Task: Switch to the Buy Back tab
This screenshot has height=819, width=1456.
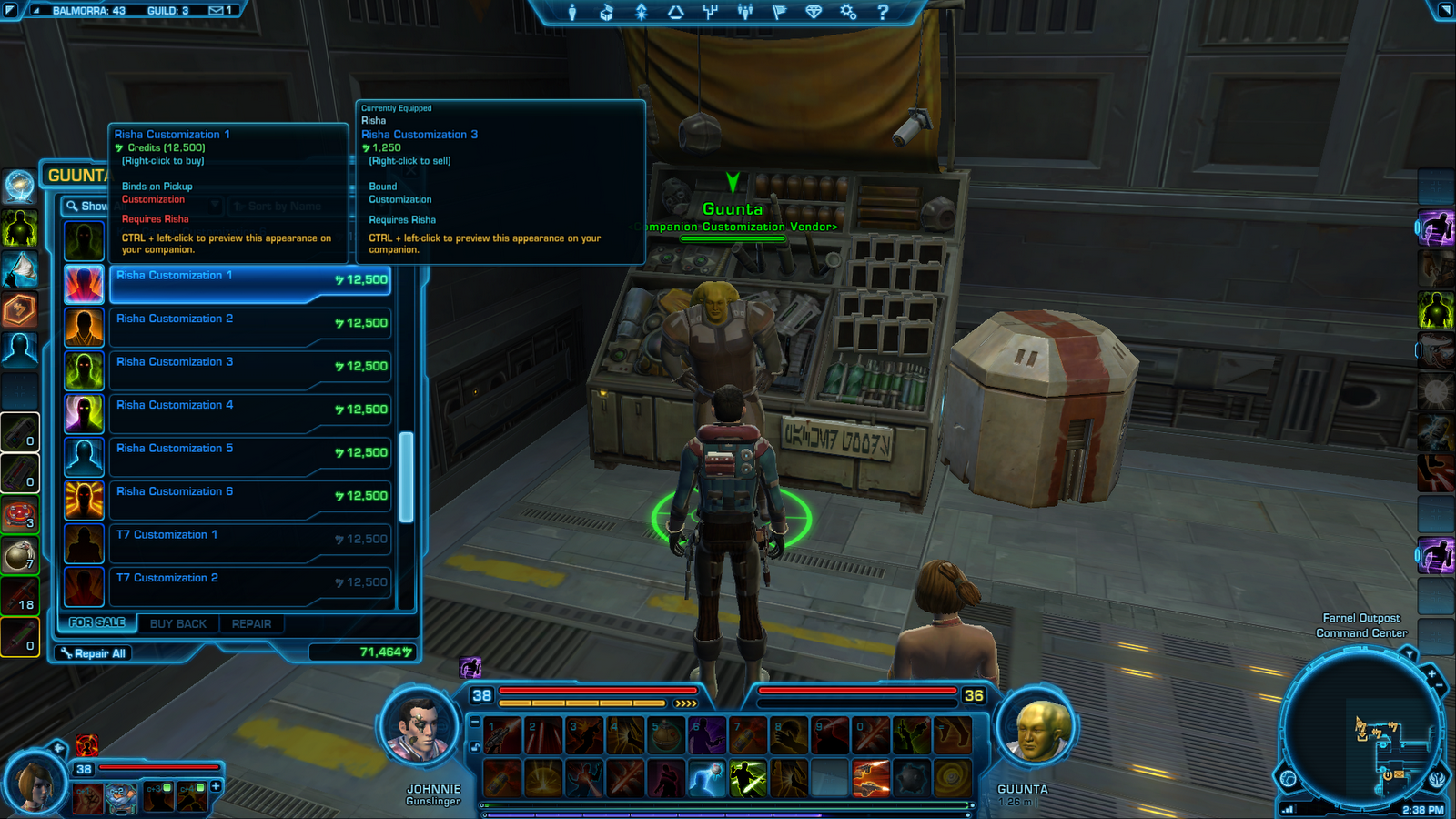Action: coord(178,624)
